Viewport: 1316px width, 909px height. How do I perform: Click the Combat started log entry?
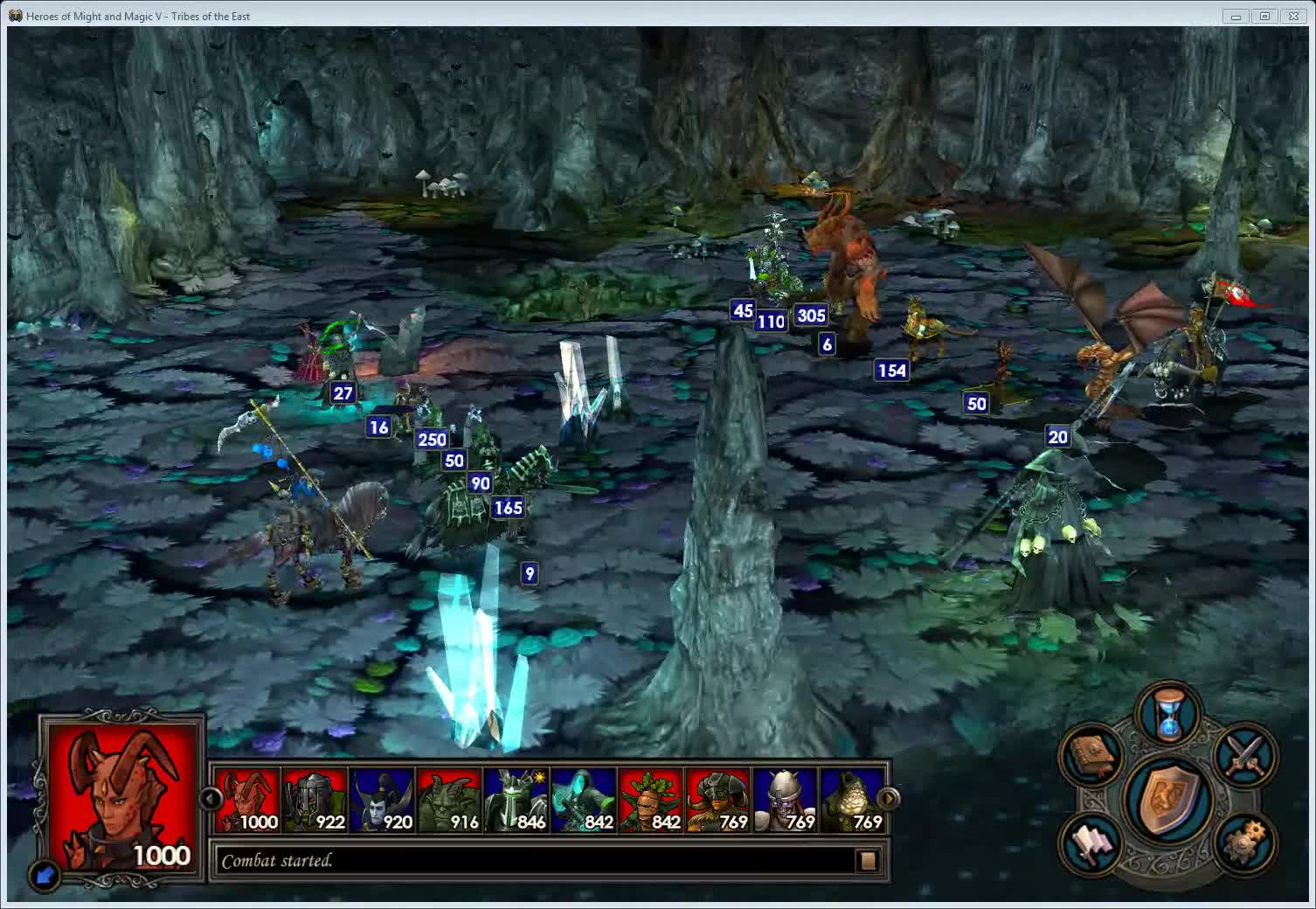point(277,860)
